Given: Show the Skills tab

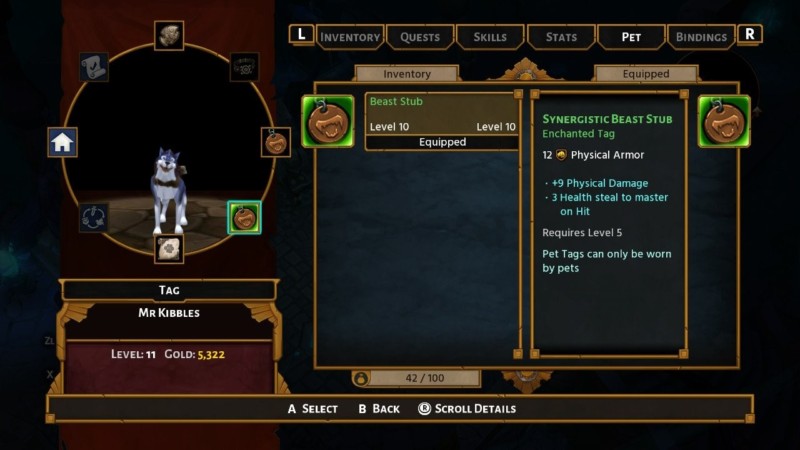Looking at the screenshot, I should click(490, 37).
